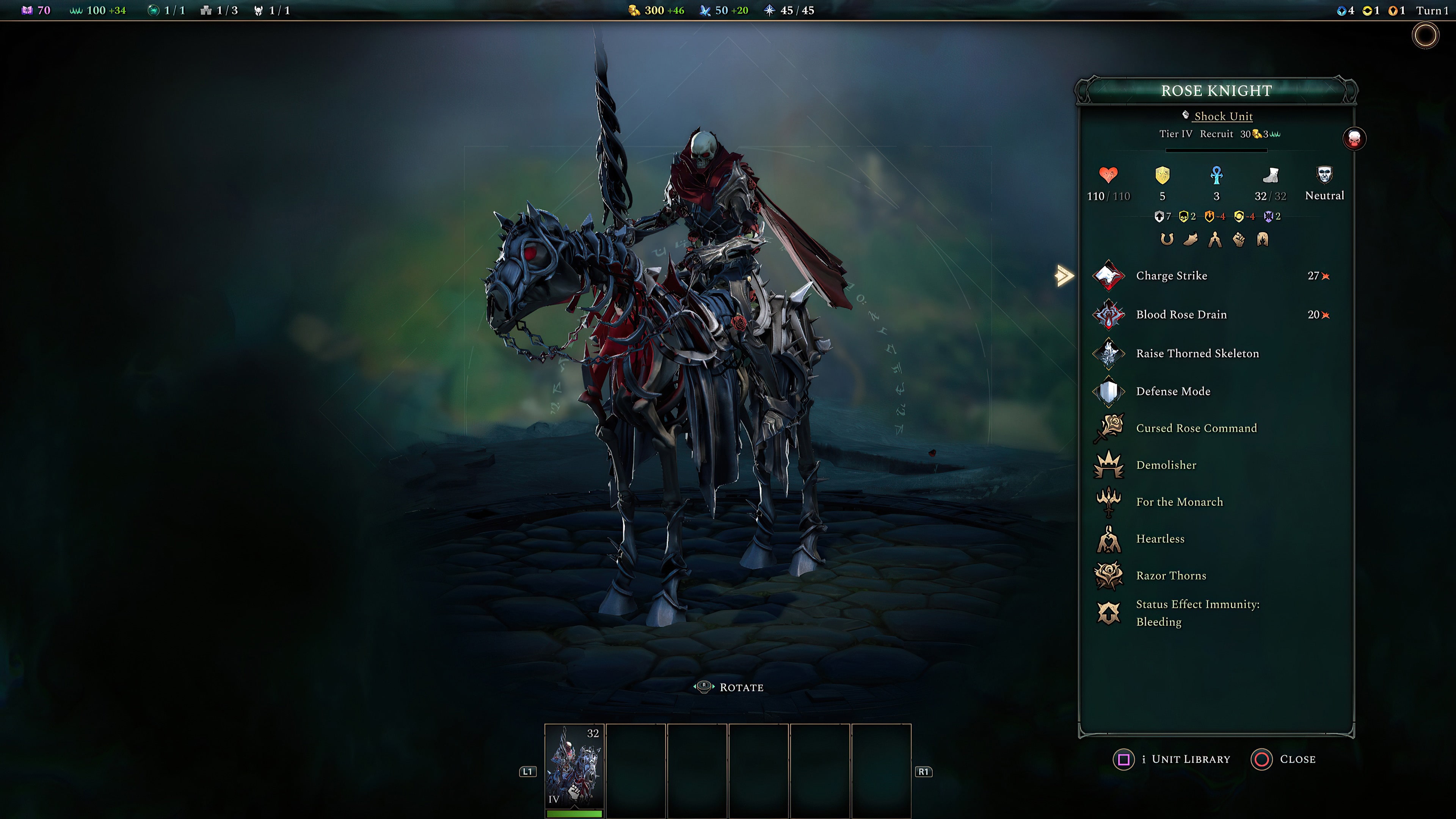
Task: Select the Charge Strike ability icon
Action: (1109, 276)
